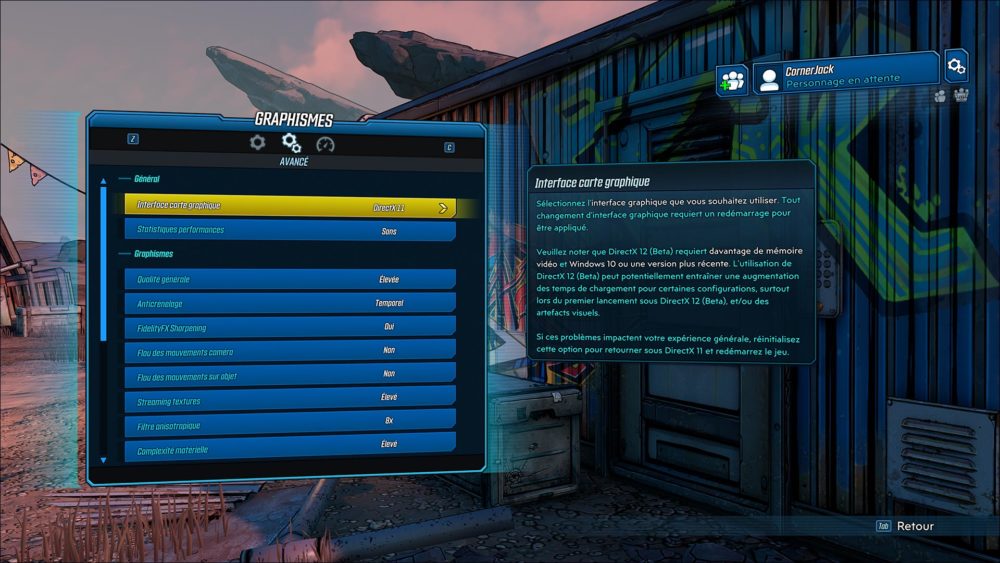Select the Complexité matérielle row
Image resolution: width=1000 pixels, height=563 pixels.
(289, 444)
